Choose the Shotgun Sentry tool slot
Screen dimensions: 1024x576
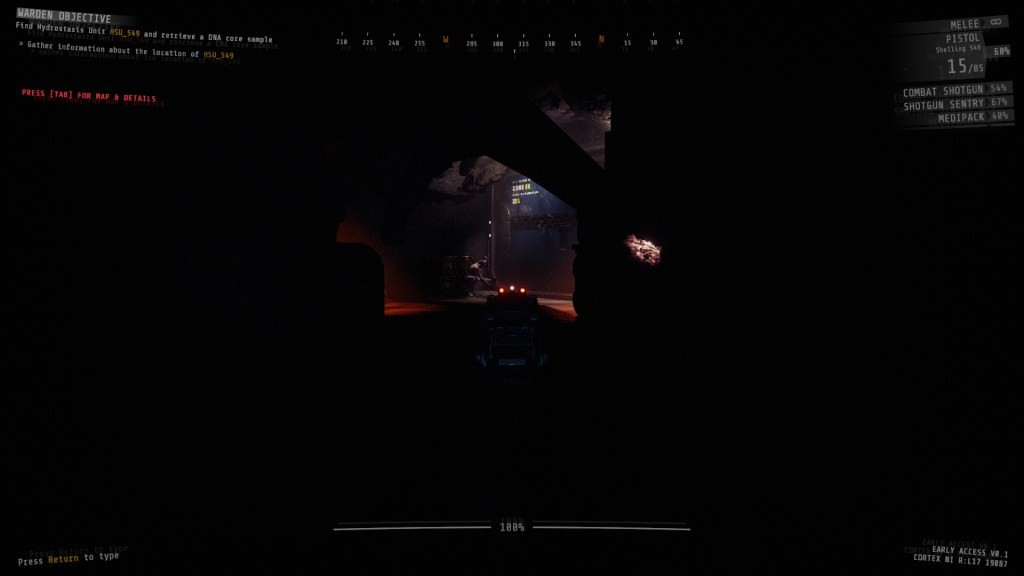[x=954, y=104]
